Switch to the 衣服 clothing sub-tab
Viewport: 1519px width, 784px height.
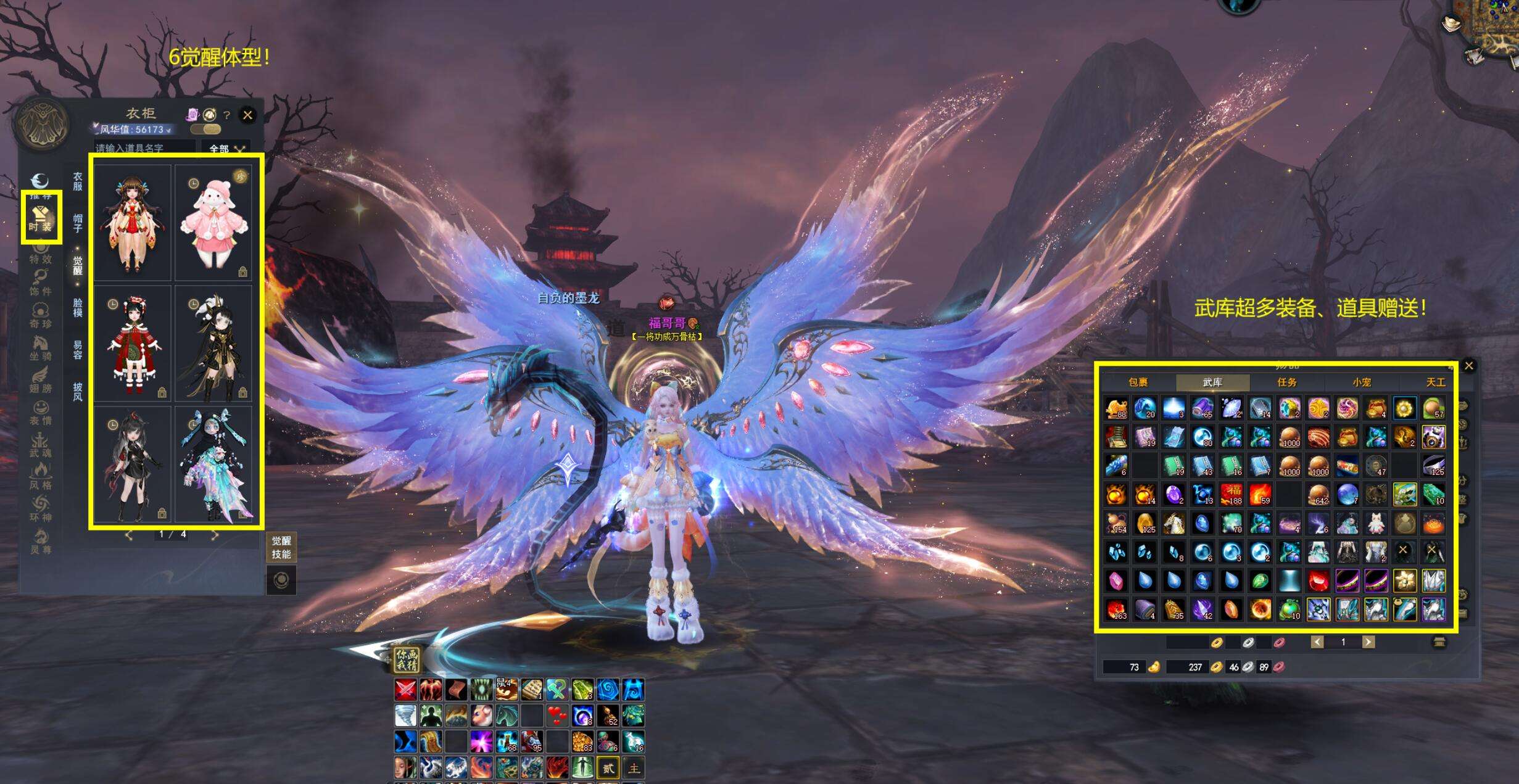point(78,181)
